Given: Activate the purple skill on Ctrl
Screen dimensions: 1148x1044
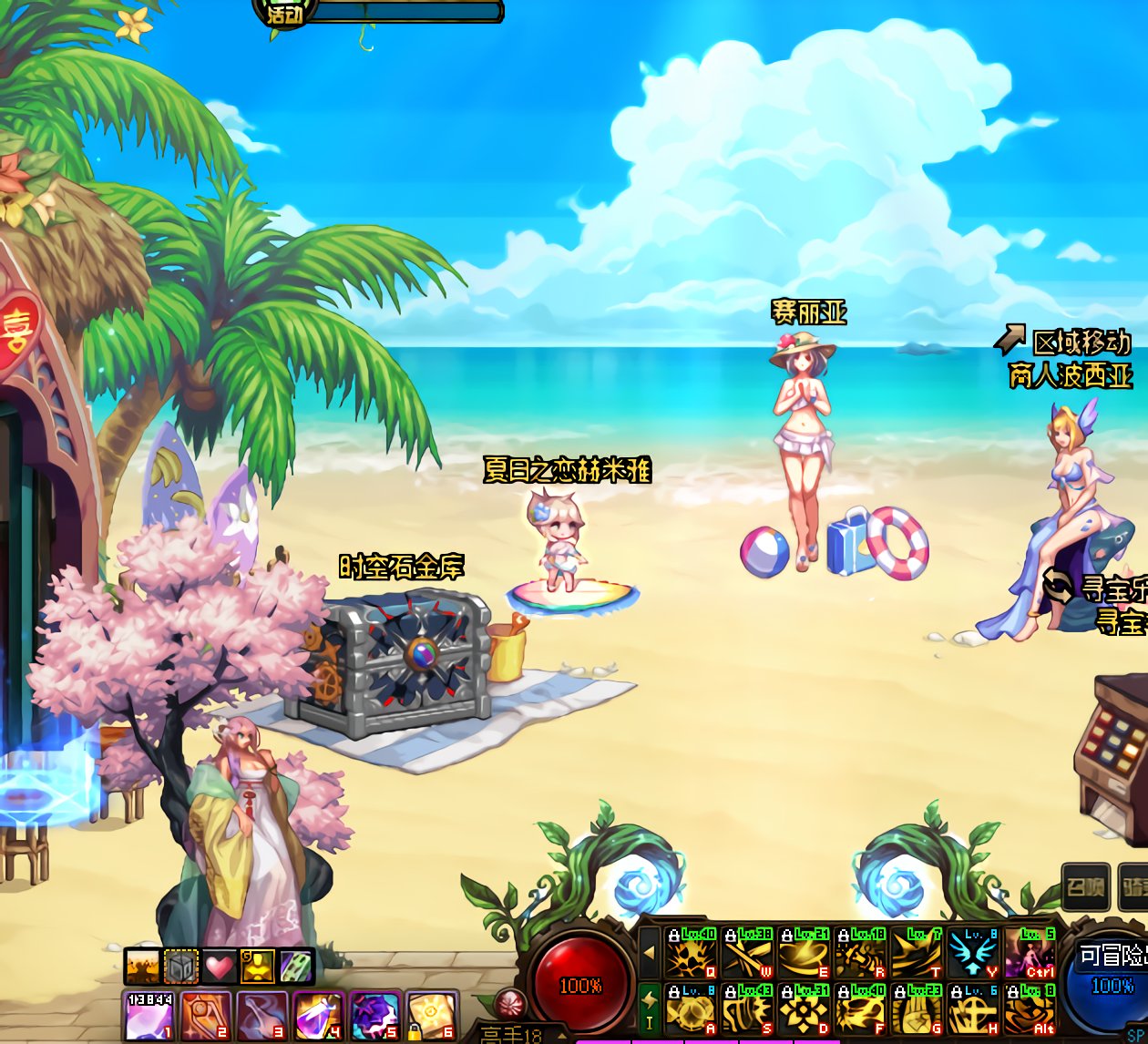Looking at the screenshot, I should point(1029,953).
